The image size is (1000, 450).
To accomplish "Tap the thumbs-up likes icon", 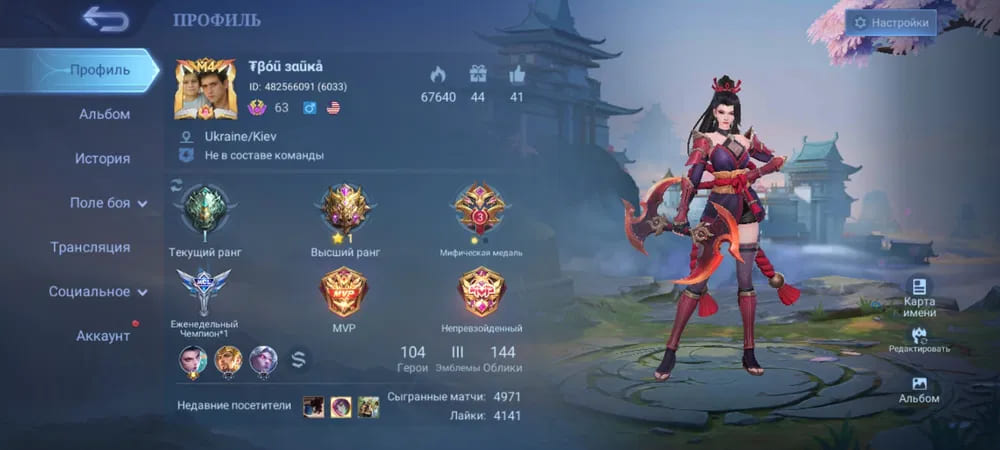I will (x=517, y=73).
